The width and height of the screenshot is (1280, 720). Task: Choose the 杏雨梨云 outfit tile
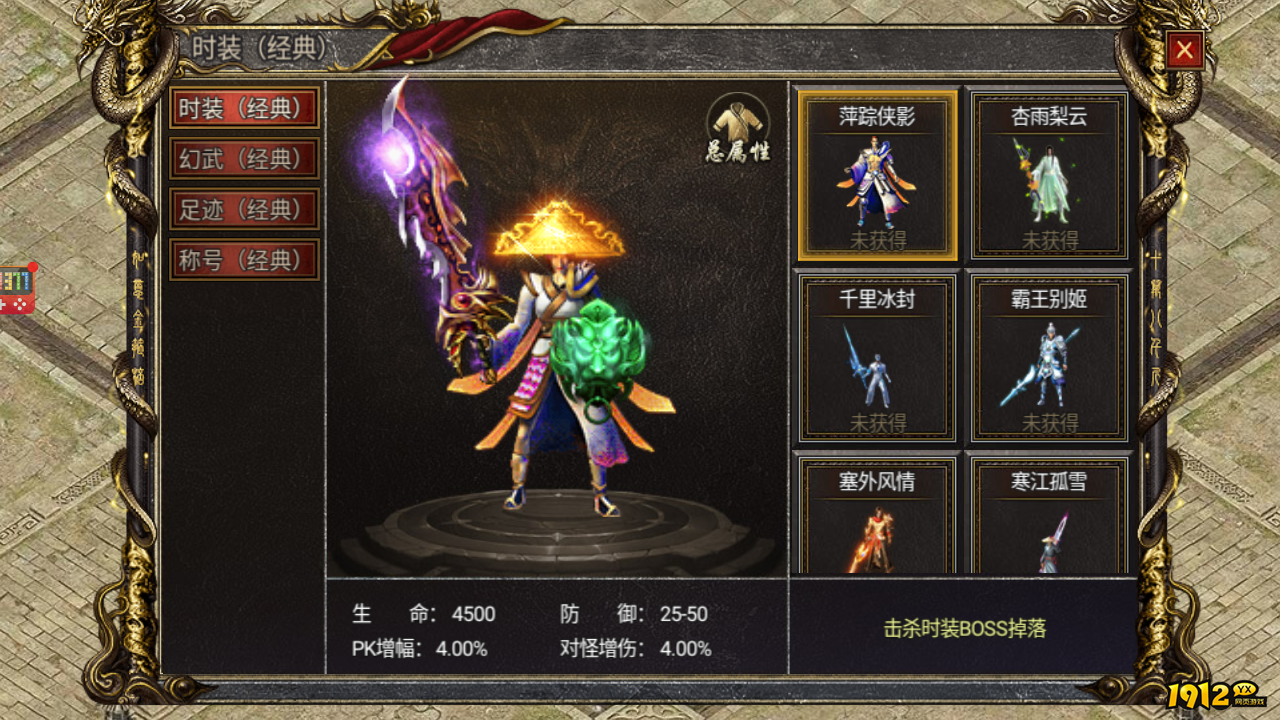point(1049,175)
